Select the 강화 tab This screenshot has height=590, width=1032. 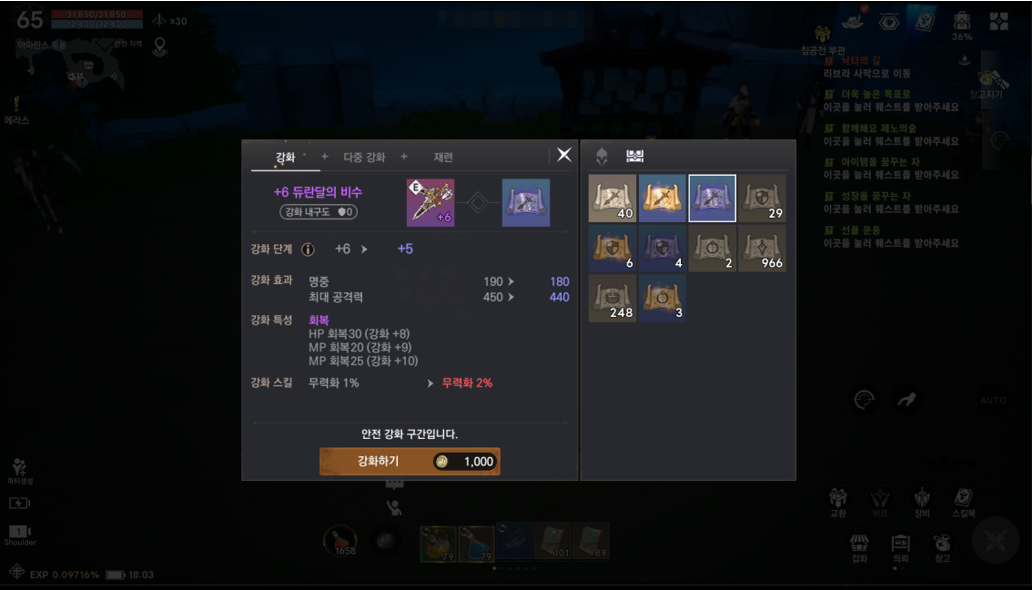285,157
